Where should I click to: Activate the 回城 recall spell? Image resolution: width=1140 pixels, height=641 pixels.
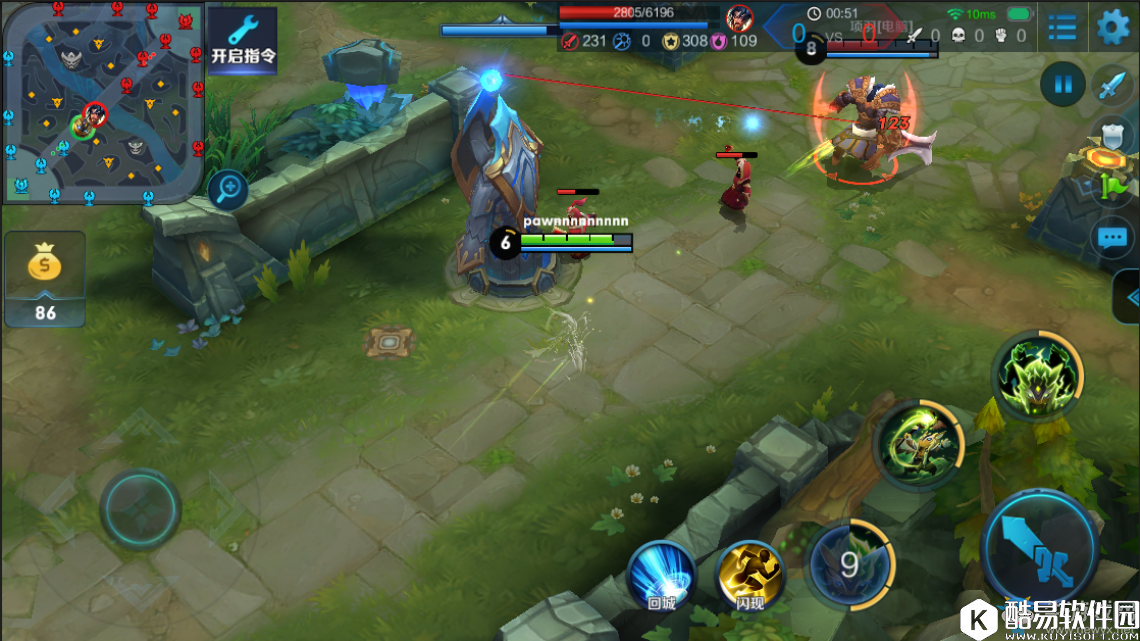pos(661,574)
